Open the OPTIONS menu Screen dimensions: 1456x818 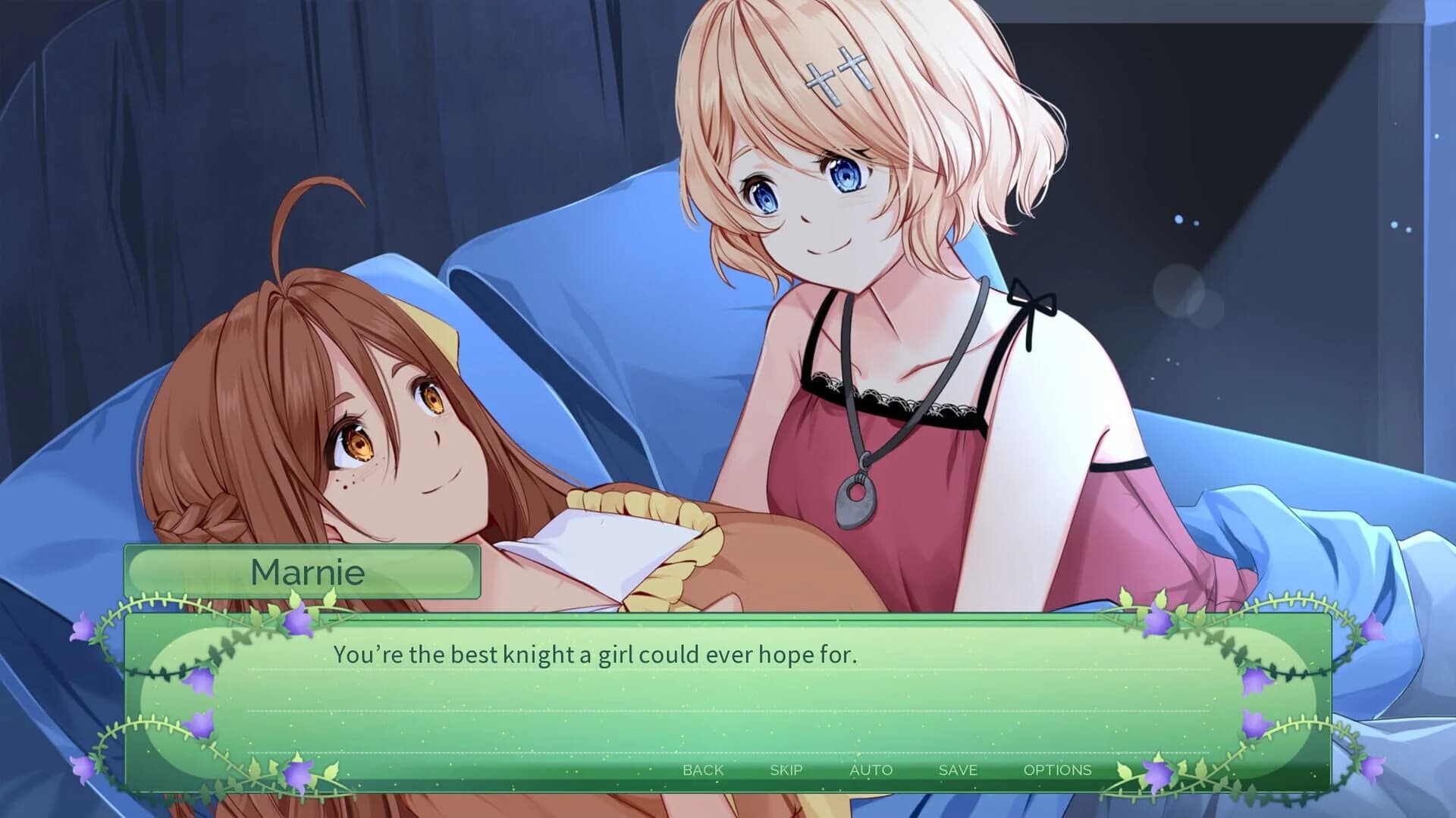tap(1059, 770)
